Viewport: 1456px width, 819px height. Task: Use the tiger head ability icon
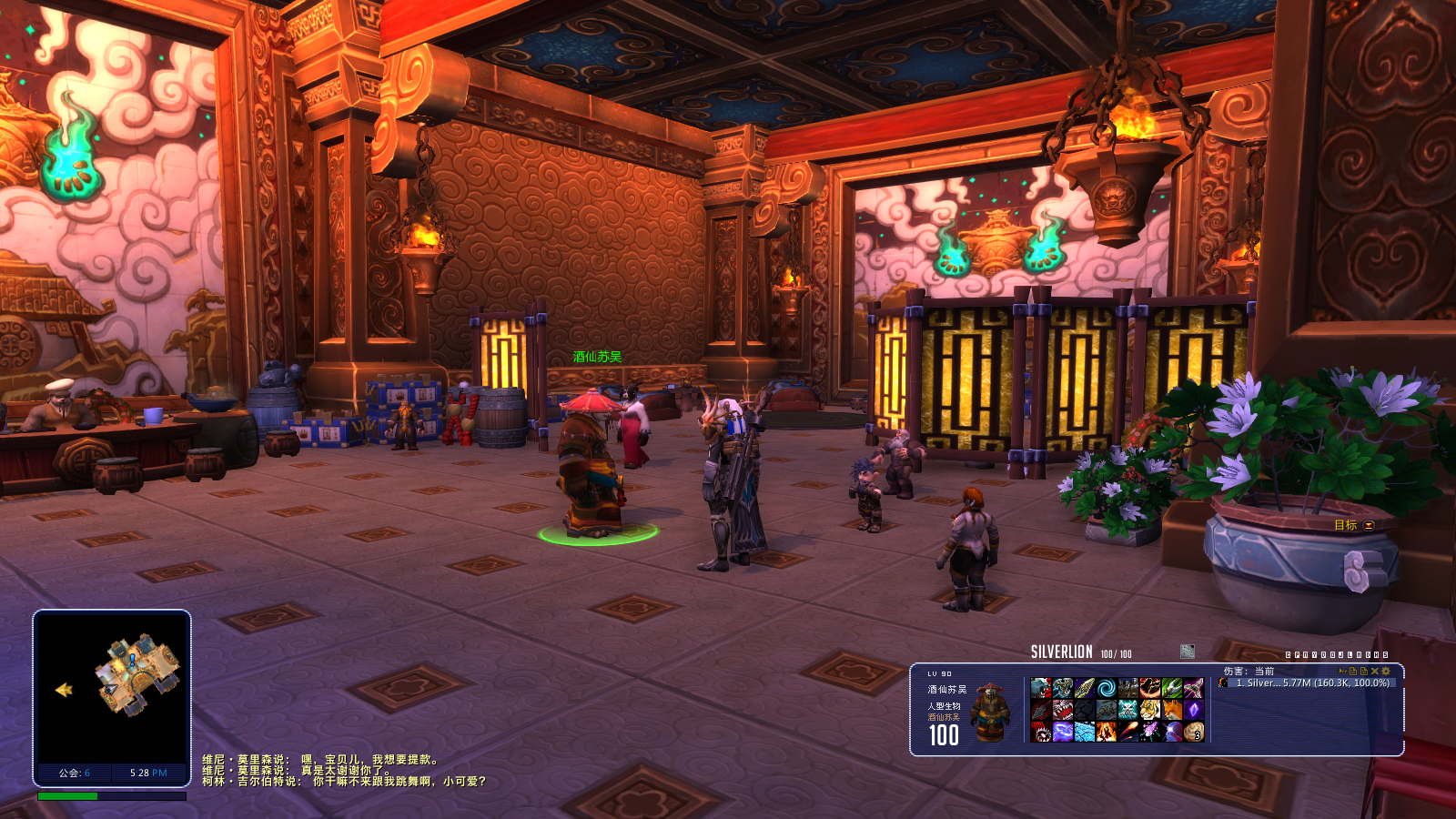tap(1150, 710)
